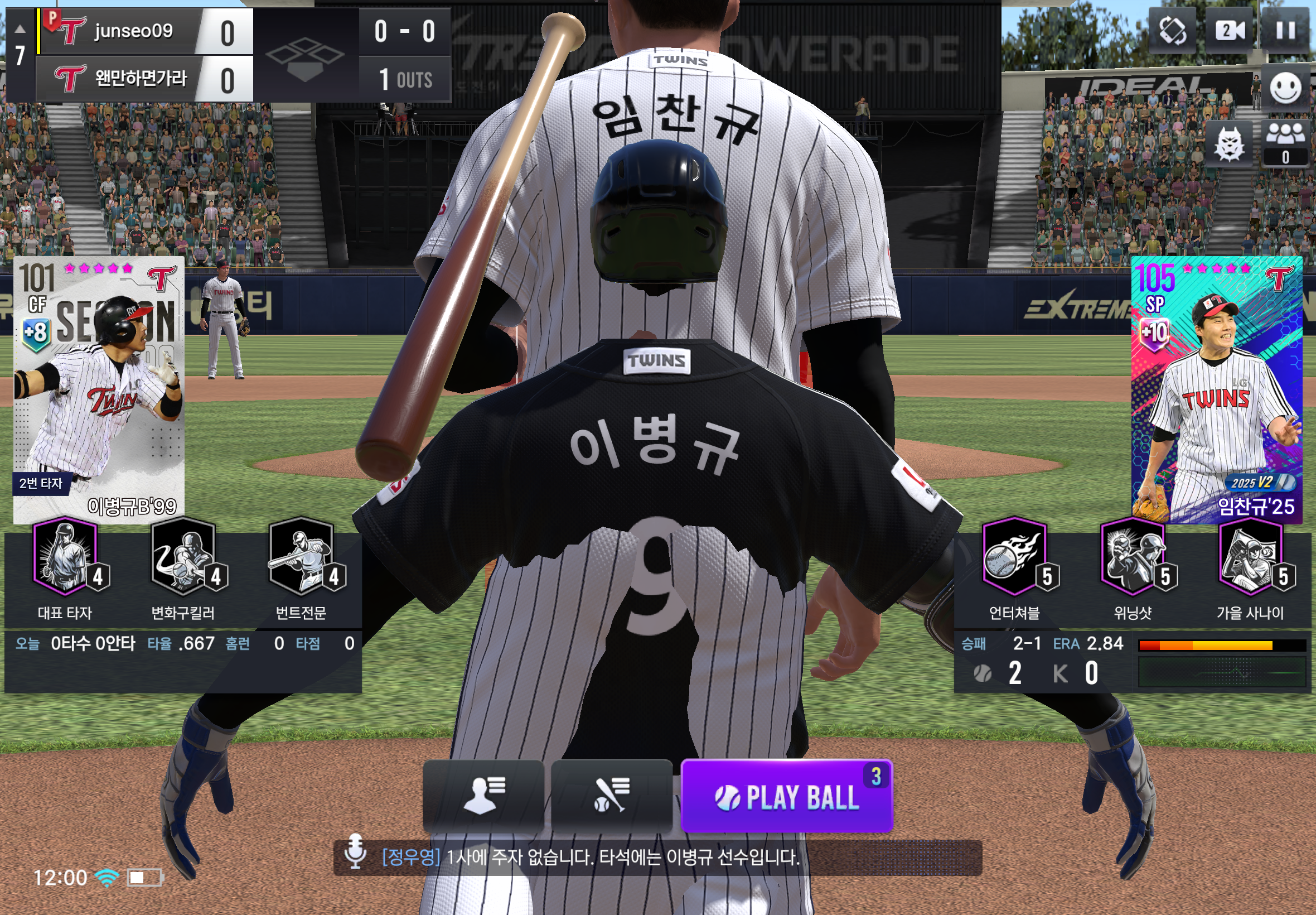
Task: Select the 변화구킬러 skill icon
Action: (183, 556)
